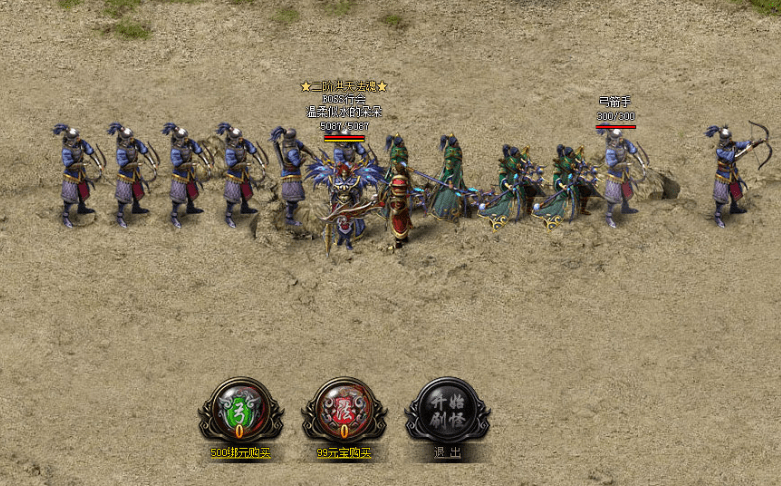Buy with 500 bound yuan link
This screenshot has width=781, height=486.
point(240,453)
